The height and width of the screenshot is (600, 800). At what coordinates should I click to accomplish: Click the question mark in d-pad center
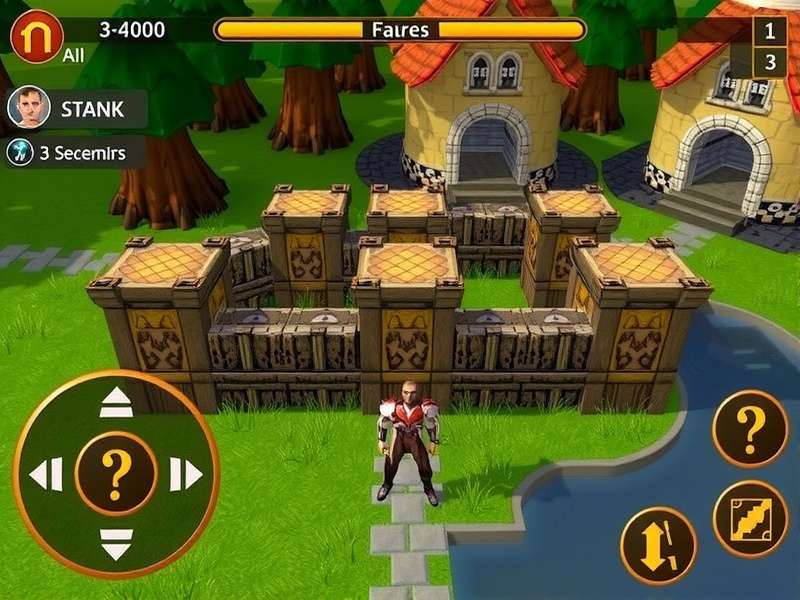(x=116, y=474)
